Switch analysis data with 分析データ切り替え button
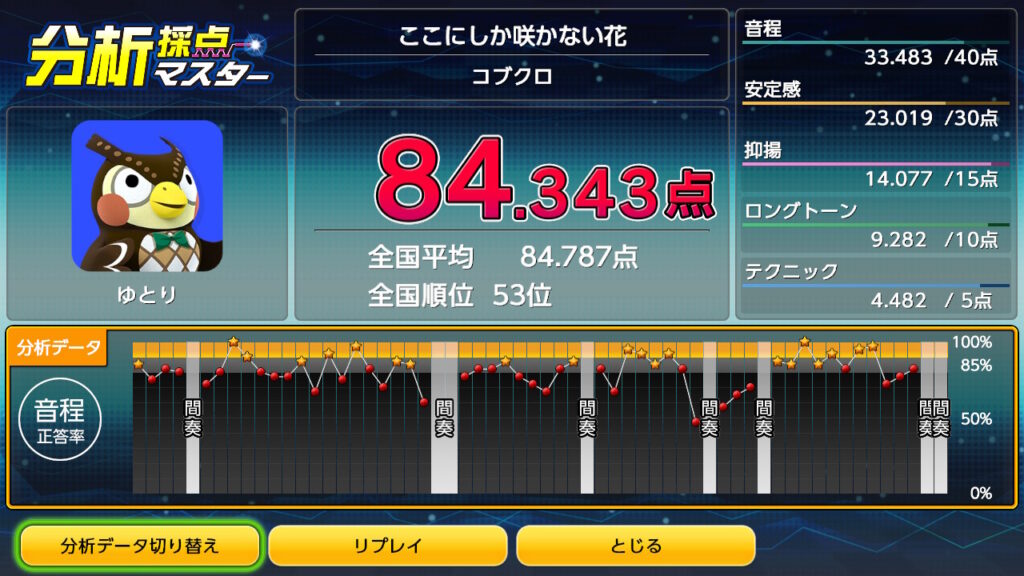 [140, 546]
